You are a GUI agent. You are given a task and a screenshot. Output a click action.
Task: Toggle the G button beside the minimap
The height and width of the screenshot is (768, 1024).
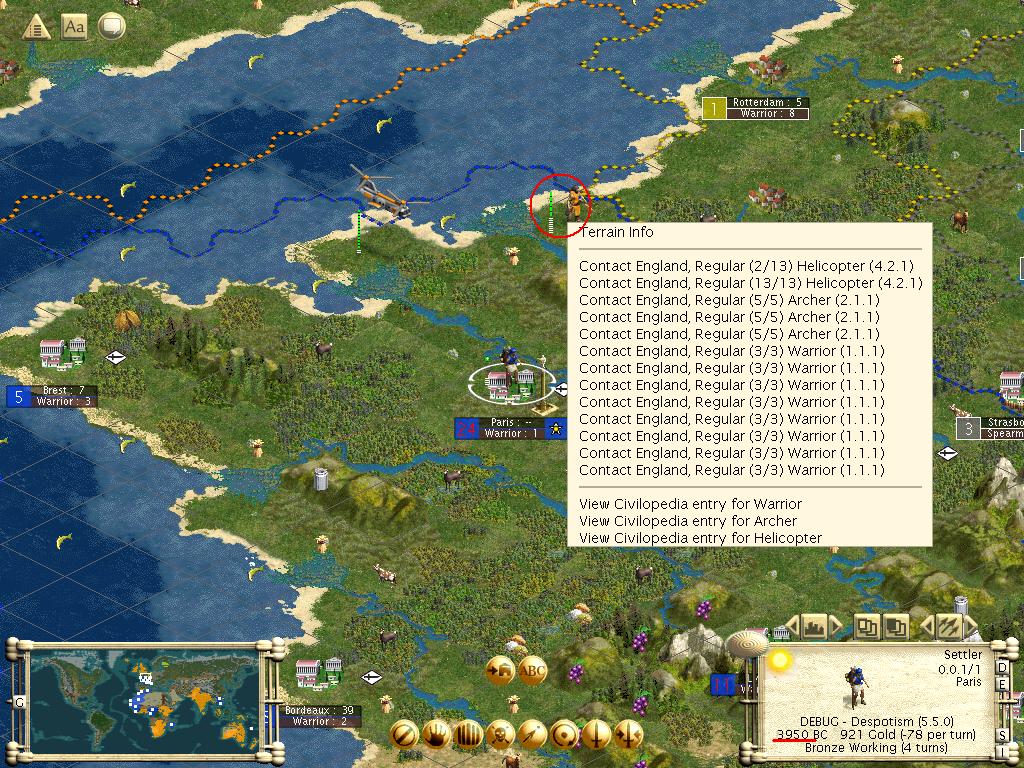(18, 702)
